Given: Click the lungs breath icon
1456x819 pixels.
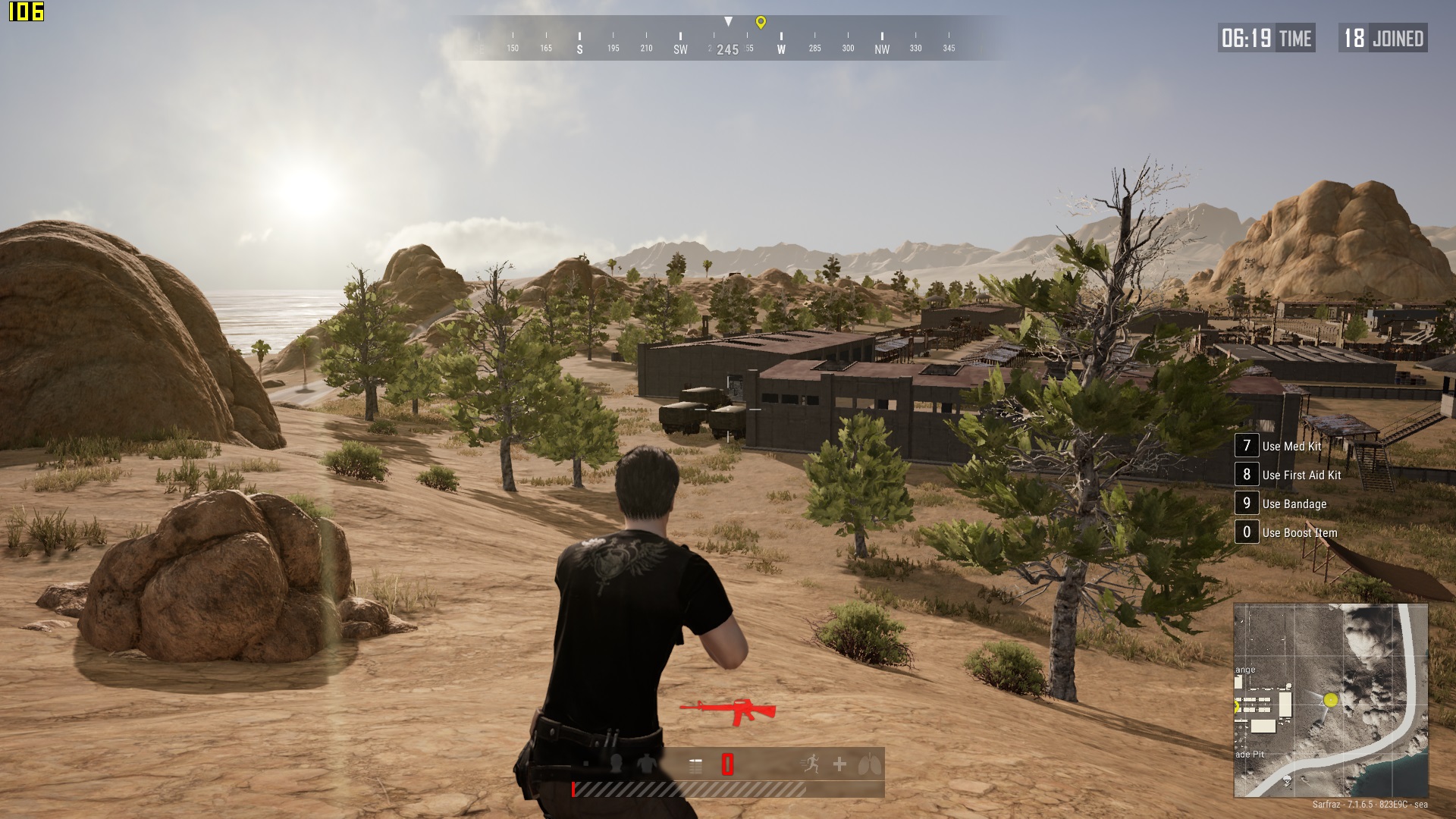Looking at the screenshot, I should pos(869,764).
